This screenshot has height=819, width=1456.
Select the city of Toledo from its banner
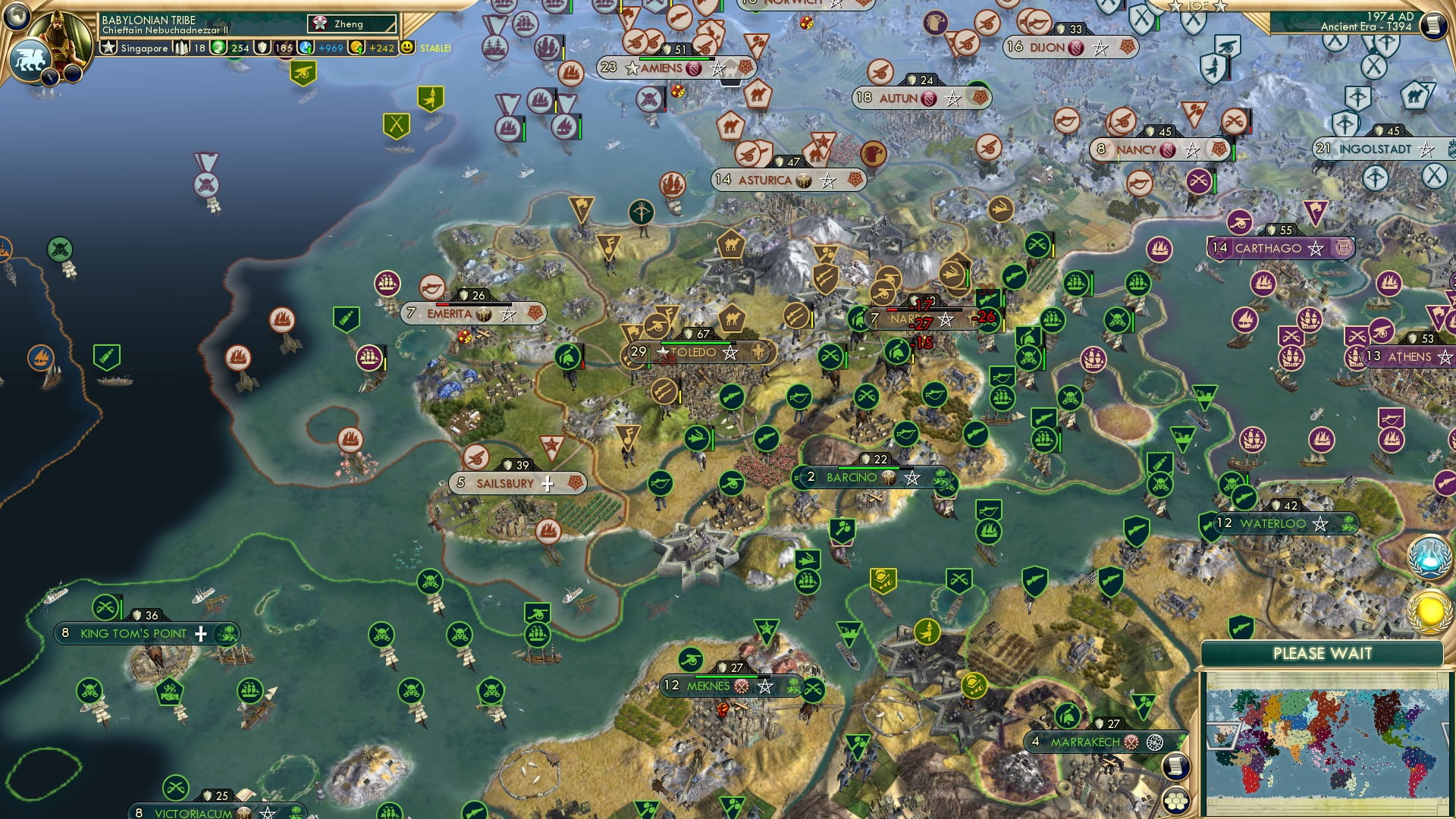tap(695, 353)
